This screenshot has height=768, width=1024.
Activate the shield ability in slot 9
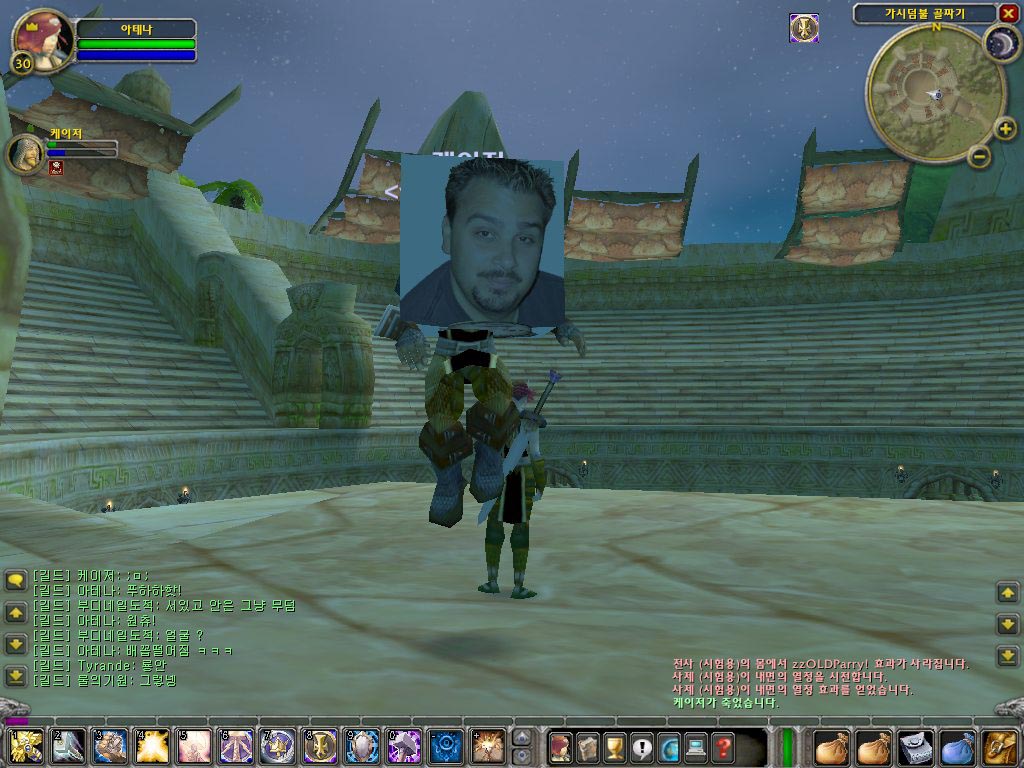click(x=362, y=747)
